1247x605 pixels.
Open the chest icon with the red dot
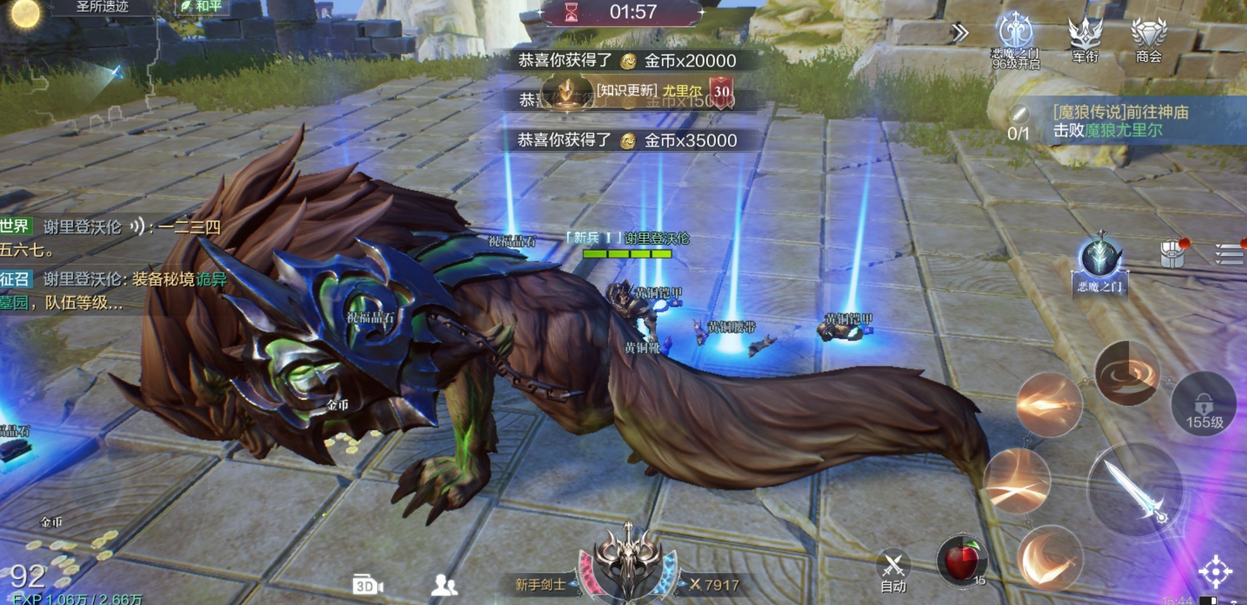[1174, 253]
